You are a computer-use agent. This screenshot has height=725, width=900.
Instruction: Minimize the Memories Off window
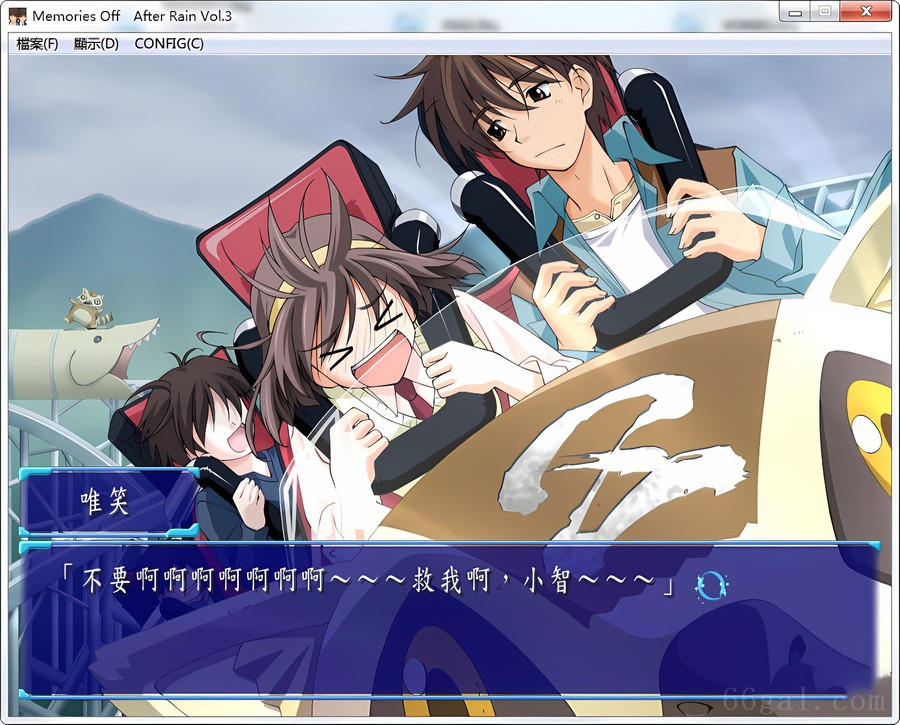click(x=797, y=12)
